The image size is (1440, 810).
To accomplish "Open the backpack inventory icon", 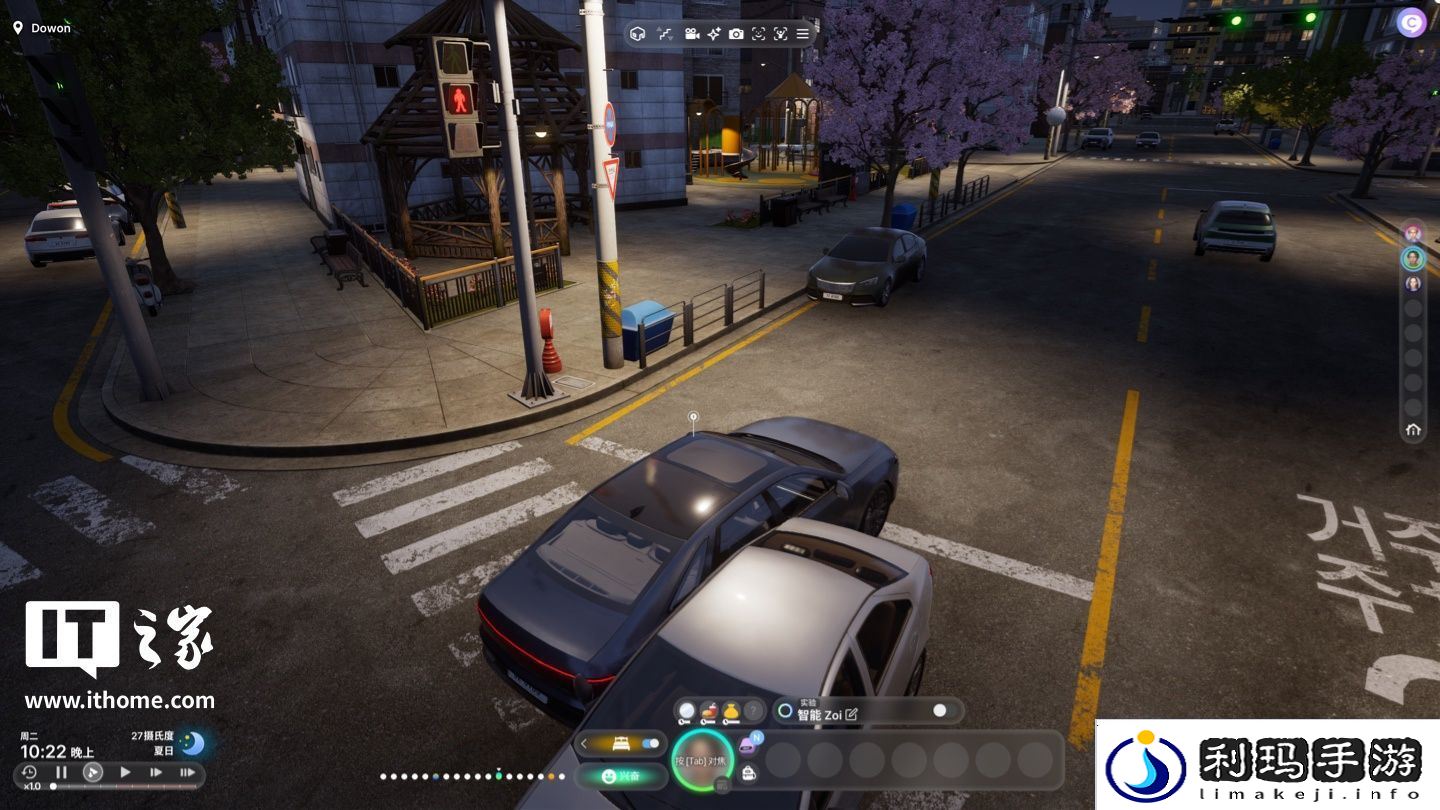I will click(748, 772).
